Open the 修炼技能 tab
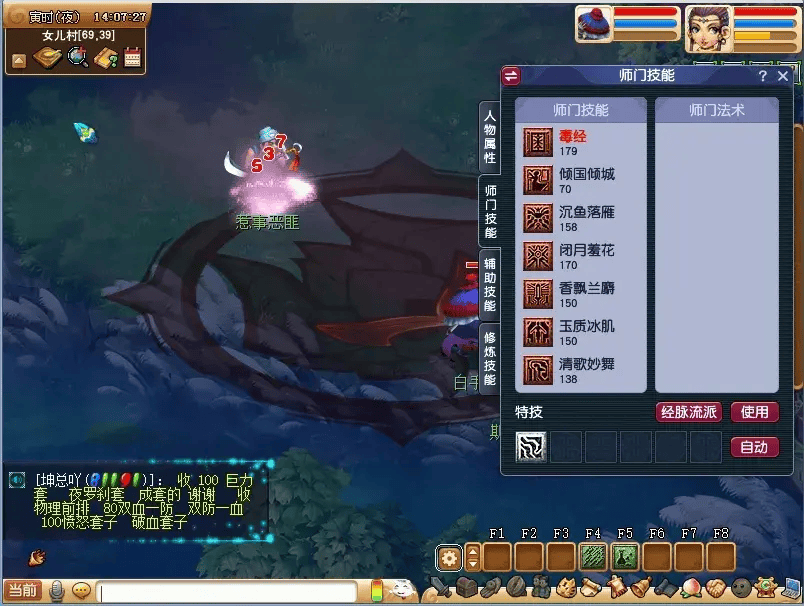804x606 pixels. click(x=490, y=358)
